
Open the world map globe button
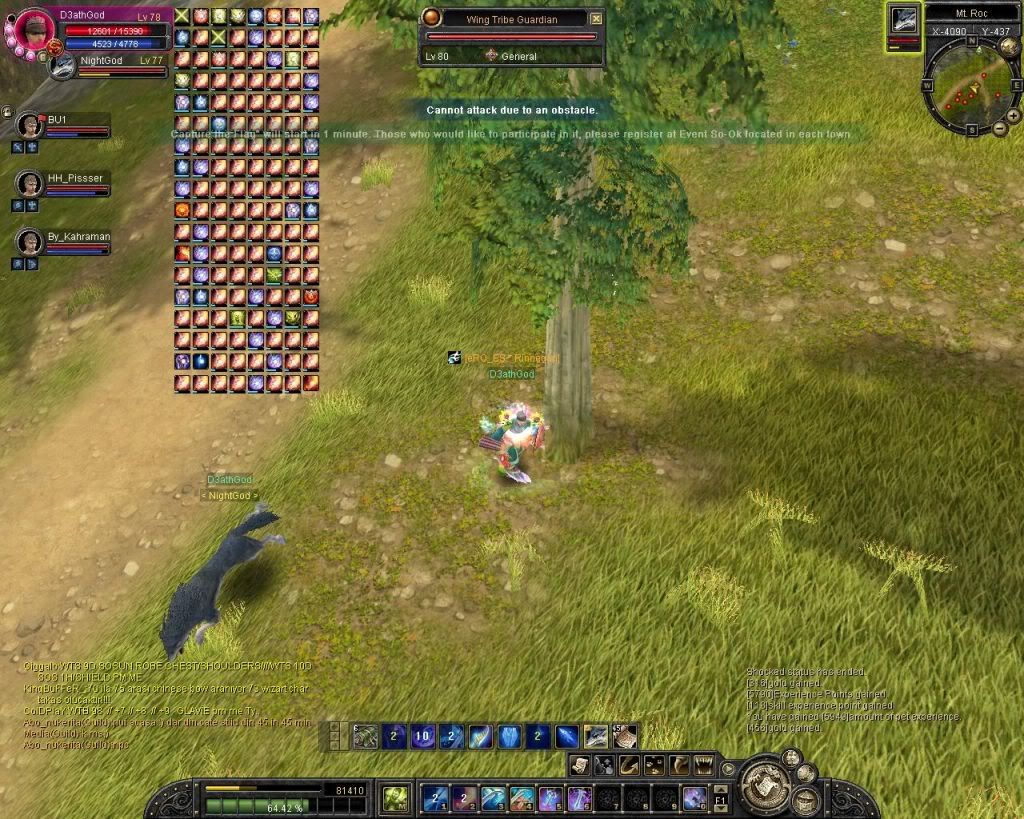[x=1008, y=46]
